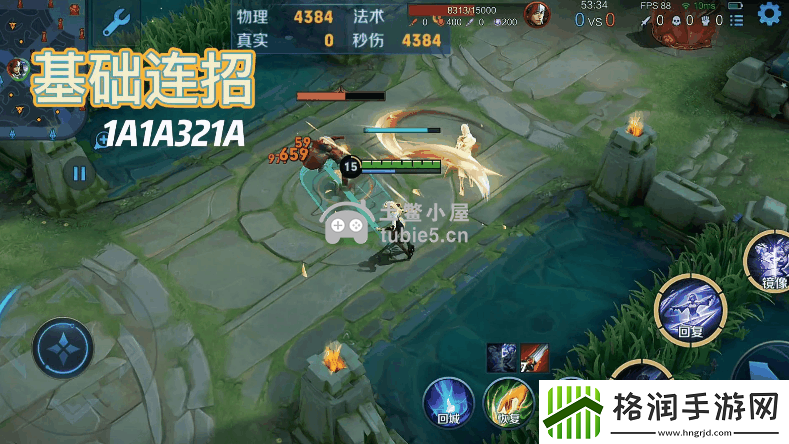Cast the 镜像 mirror skill

772,261
